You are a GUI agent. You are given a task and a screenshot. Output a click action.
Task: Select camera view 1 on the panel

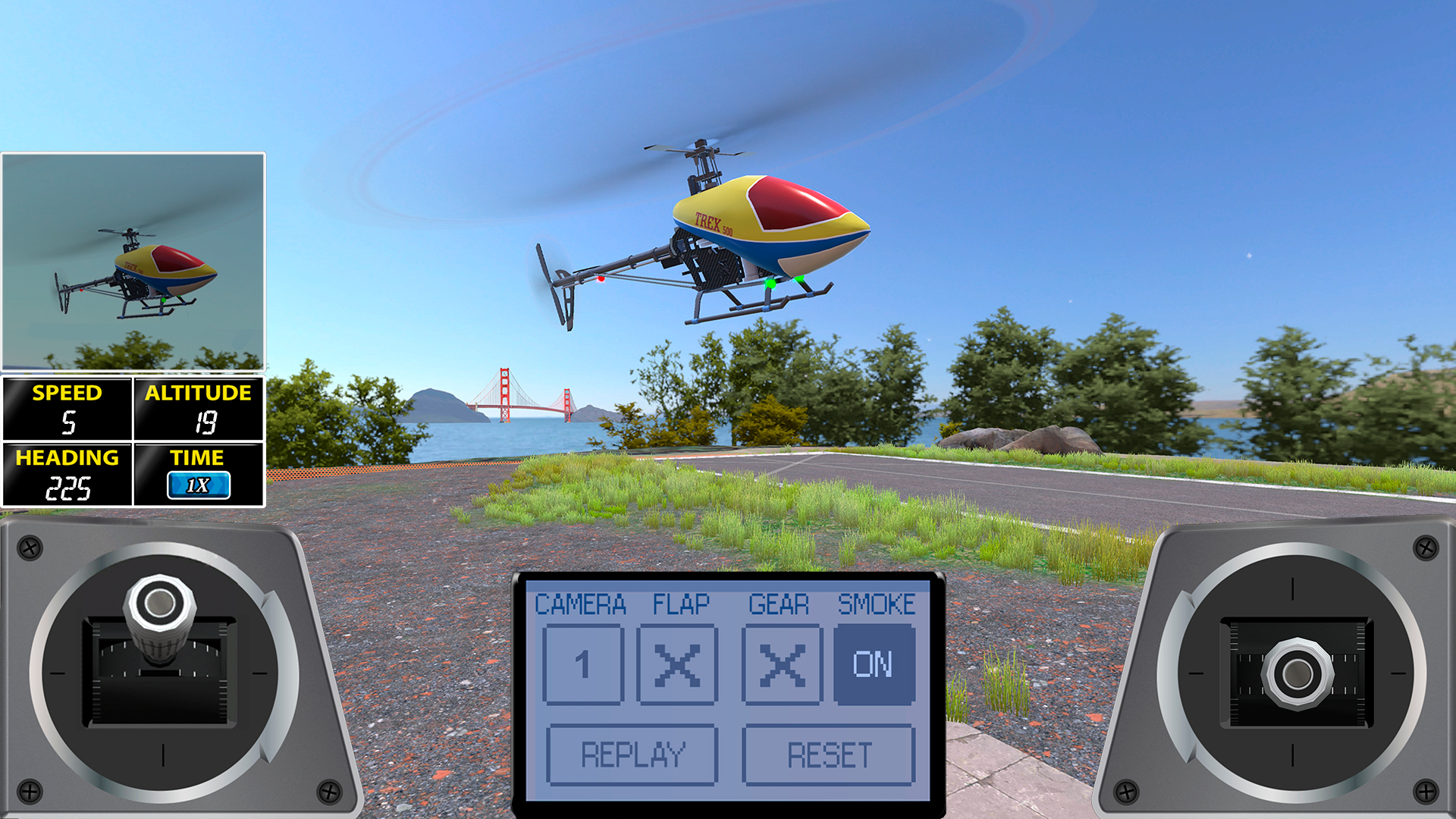[583, 665]
